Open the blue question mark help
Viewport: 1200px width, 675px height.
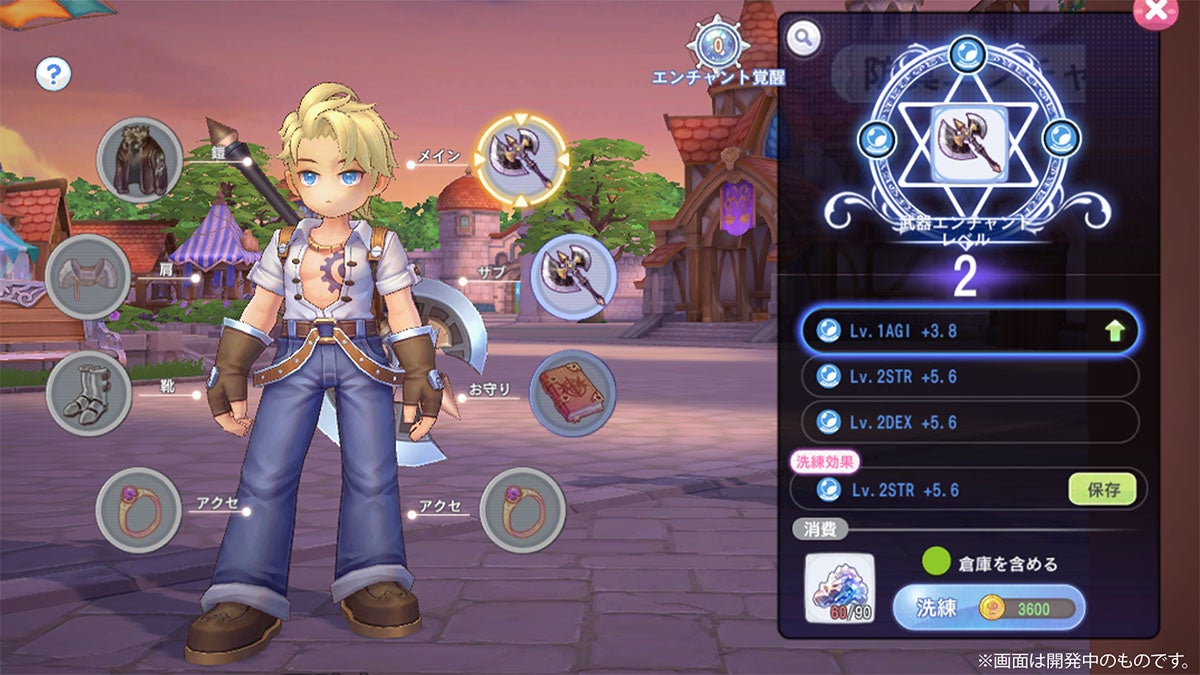tap(53, 73)
